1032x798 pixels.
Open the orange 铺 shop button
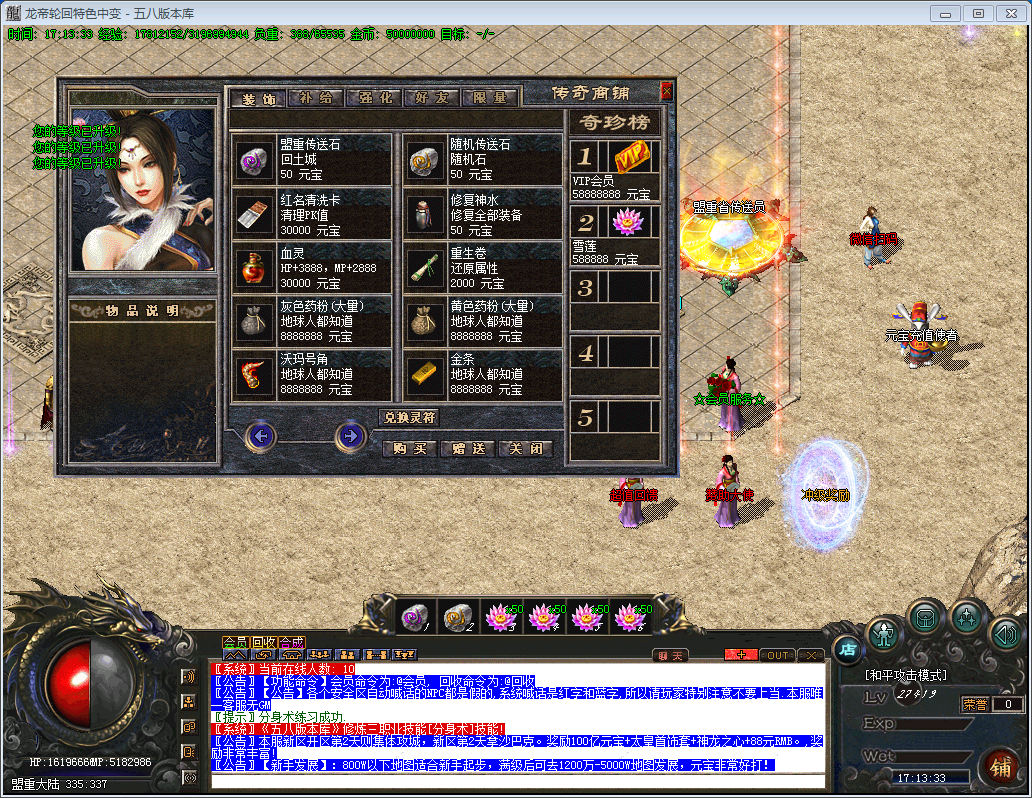click(998, 767)
